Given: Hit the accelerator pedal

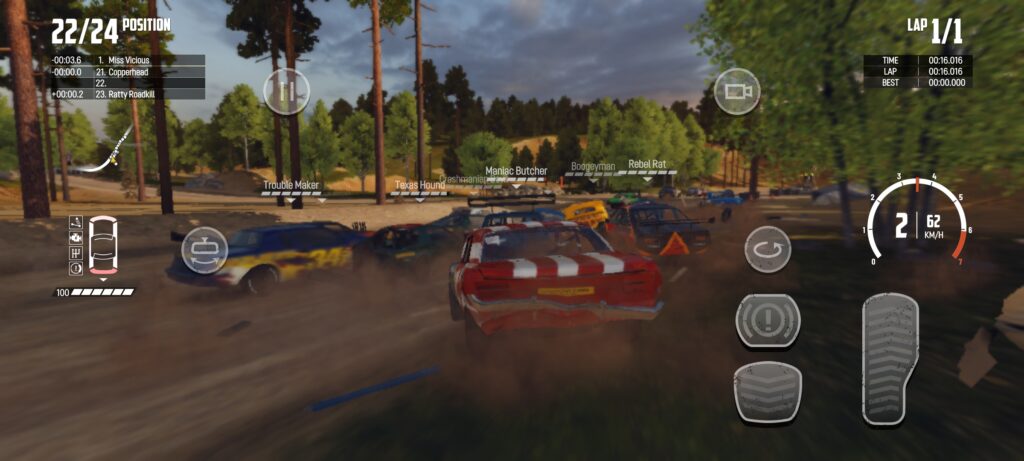Looking at the screenshot, I should (x=890, y=359).
